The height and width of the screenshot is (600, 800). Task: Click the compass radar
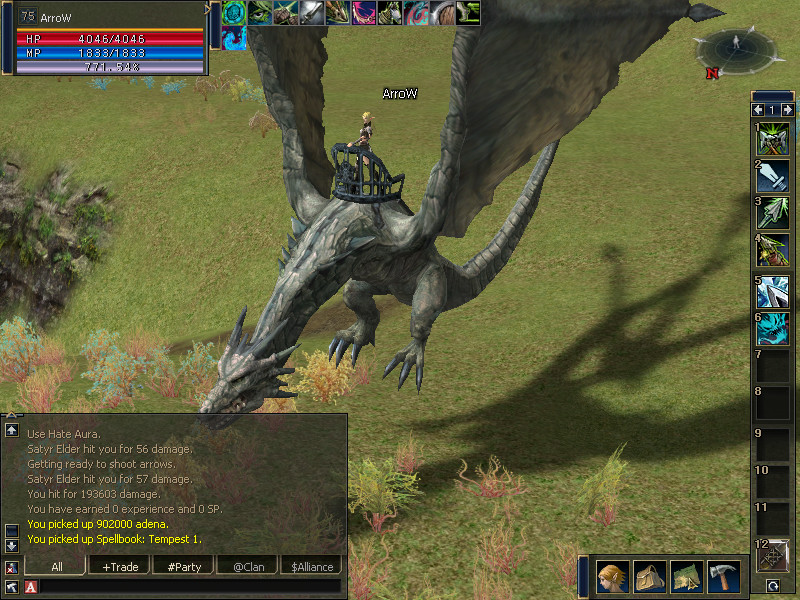point(737,45)
